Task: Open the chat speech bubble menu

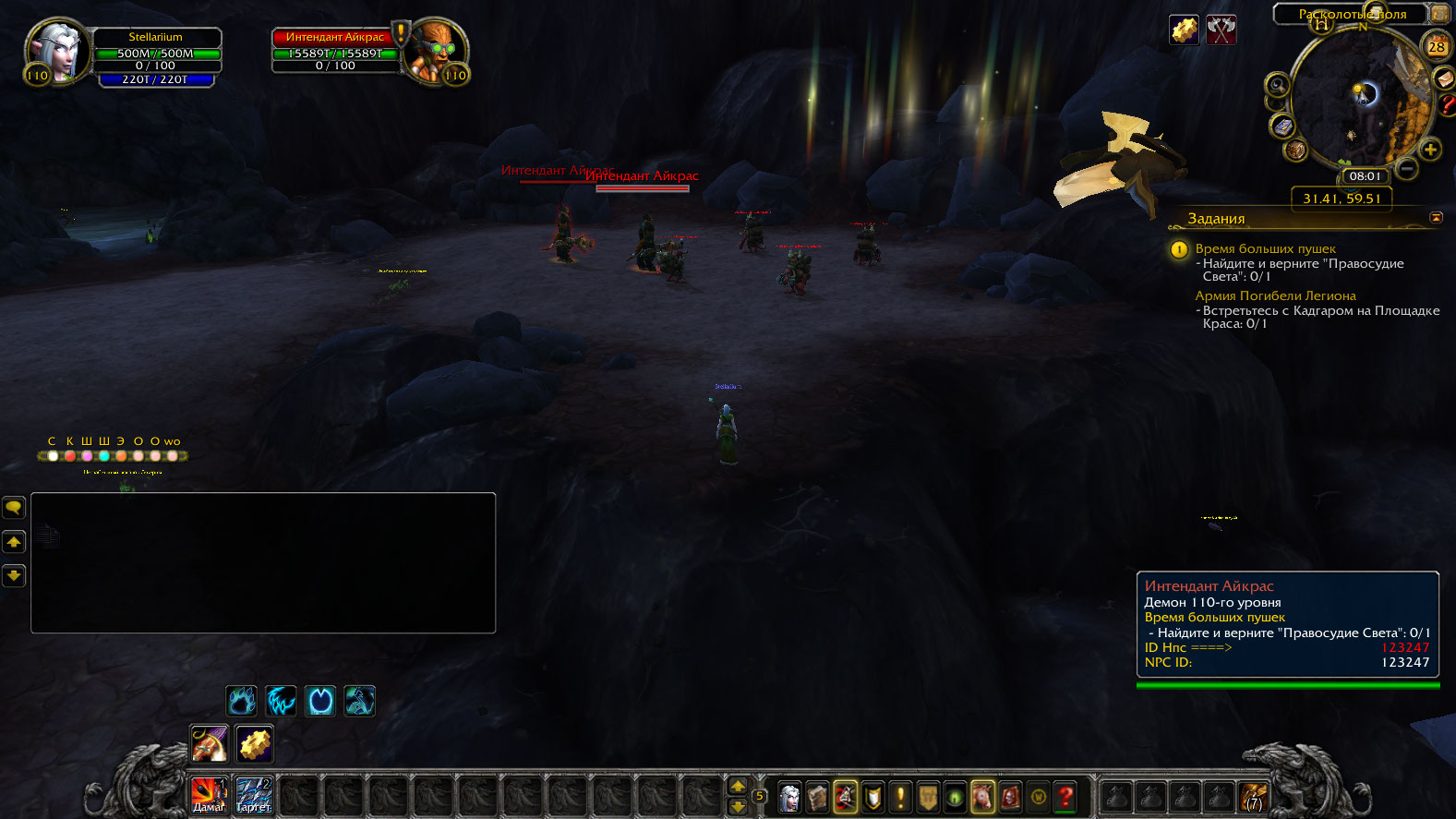Action: coord(14,507)
